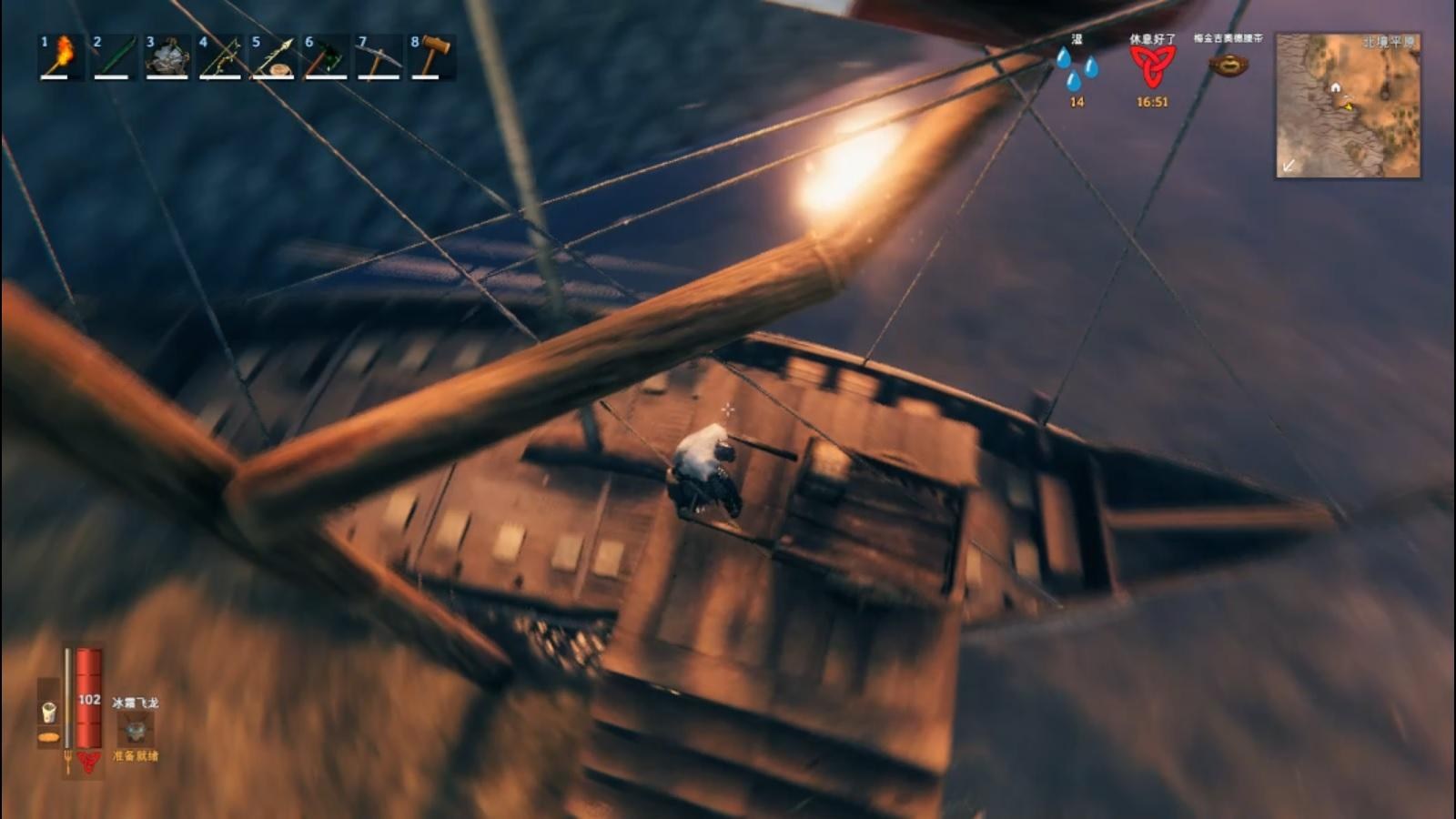Select the wooden hammer in slot 8

[x=431, y=56]
